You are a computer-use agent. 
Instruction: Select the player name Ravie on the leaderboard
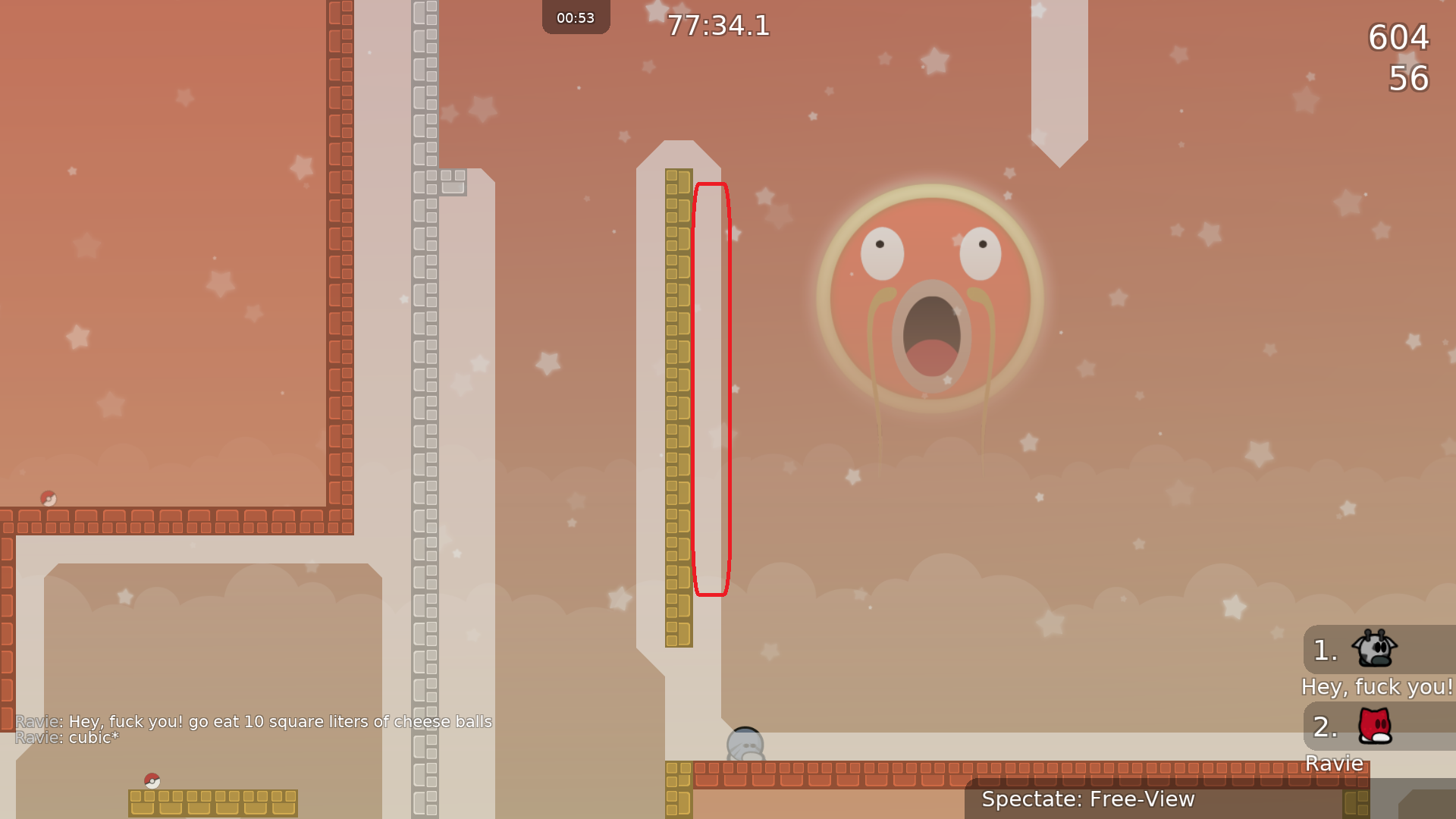click(1334, 764)
